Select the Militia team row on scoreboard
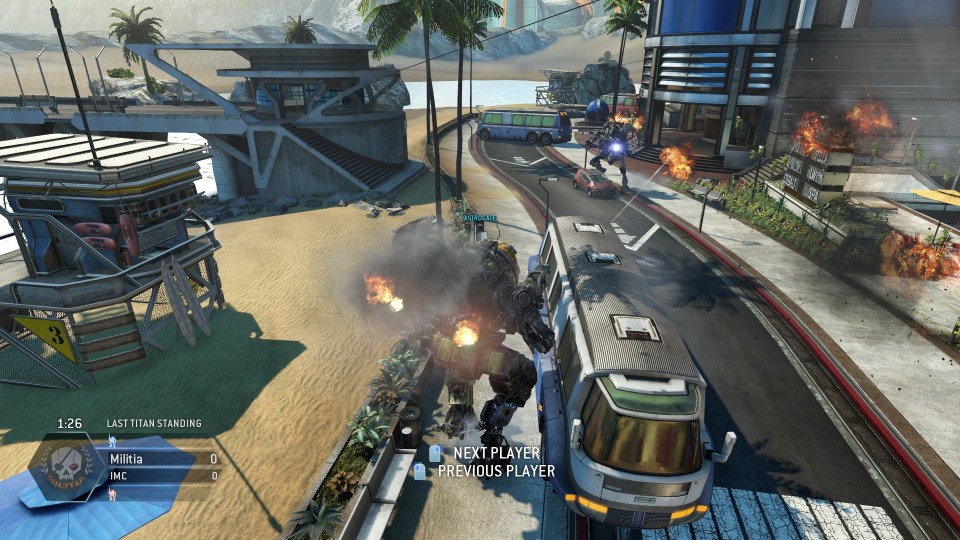Screen dimensions: 960x540 (160, 459)
